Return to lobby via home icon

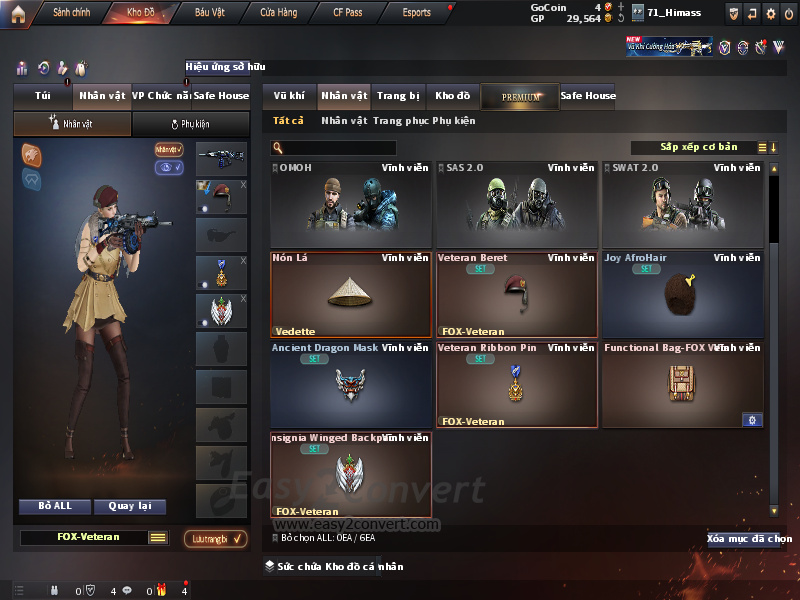tap(18, 13)
